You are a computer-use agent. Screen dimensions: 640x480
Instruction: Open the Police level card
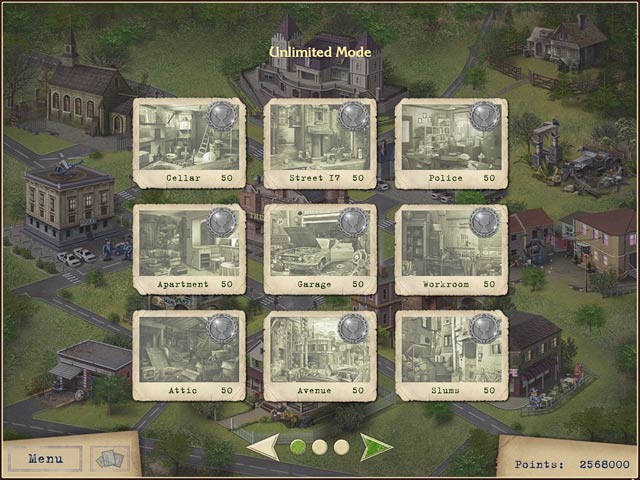tap(451, 144)
